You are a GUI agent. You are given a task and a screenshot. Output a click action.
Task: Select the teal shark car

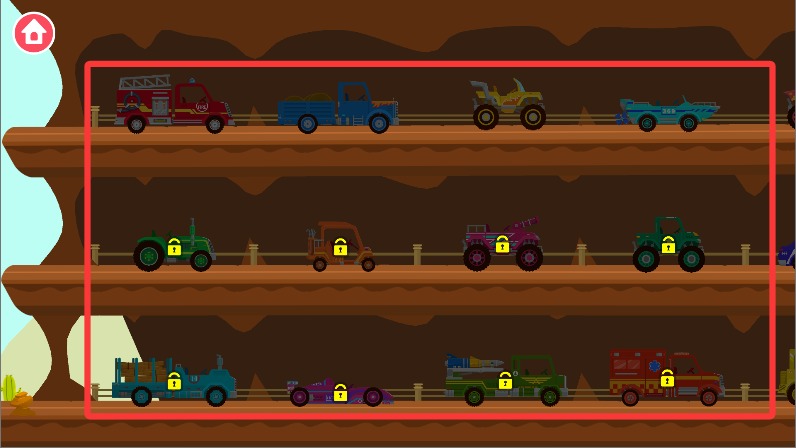[x=668, y=113]
